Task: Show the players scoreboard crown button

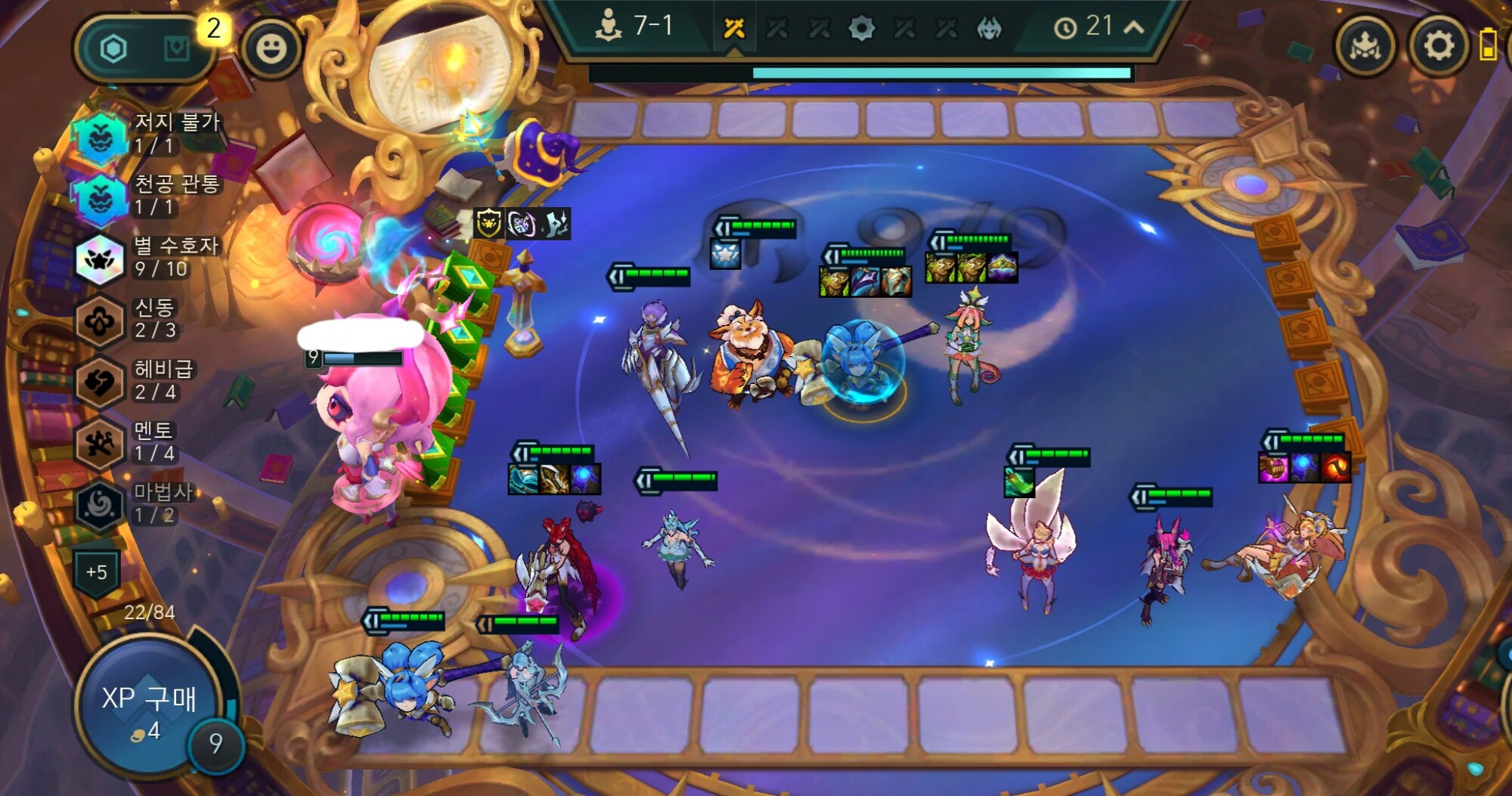Action: click(1365, 47)
